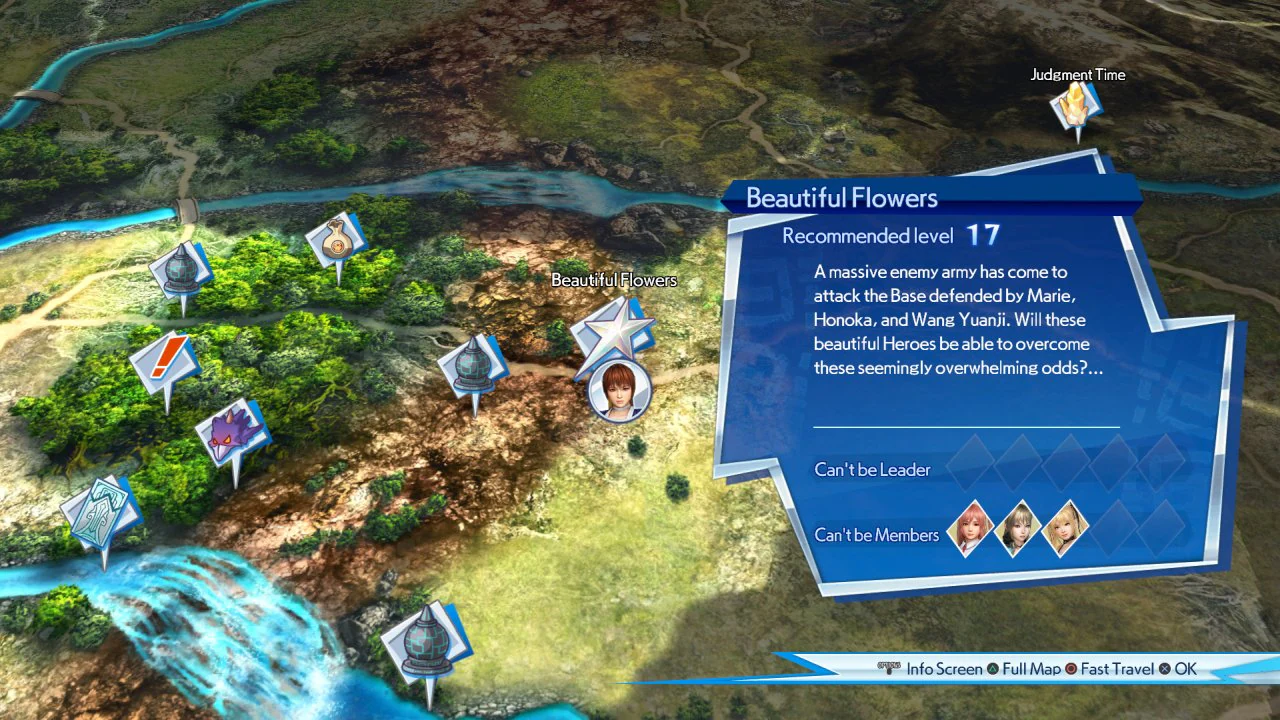Viewport: 1280px width, 720px height.
Task: Select the tower marker near the upper-left forest
Action: 182,268
